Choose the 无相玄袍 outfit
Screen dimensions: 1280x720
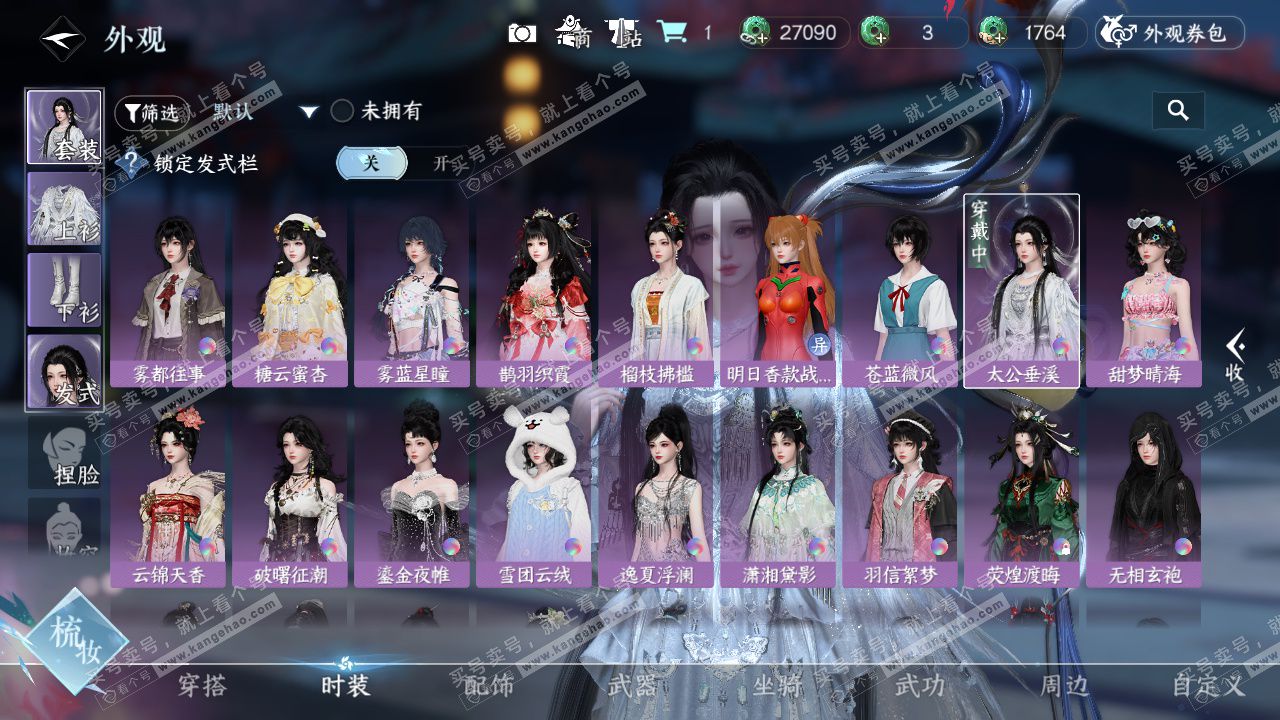[1144, 490]
